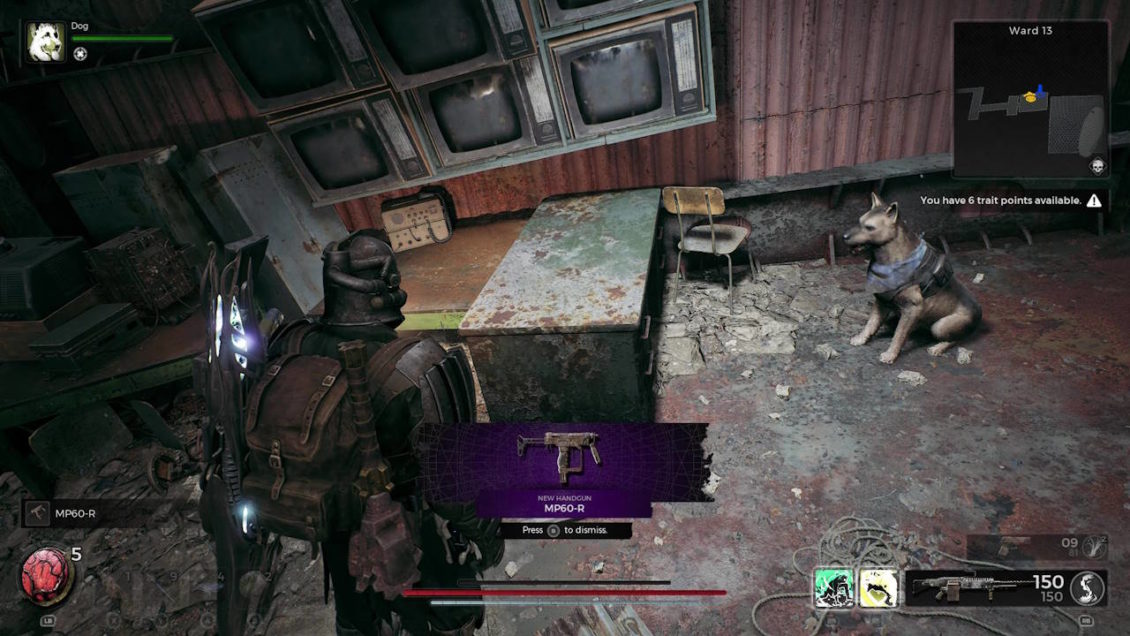Screen dimensions: 1130x636
Task: Activate the yellow heart skill icon
Action: (878, 589)
